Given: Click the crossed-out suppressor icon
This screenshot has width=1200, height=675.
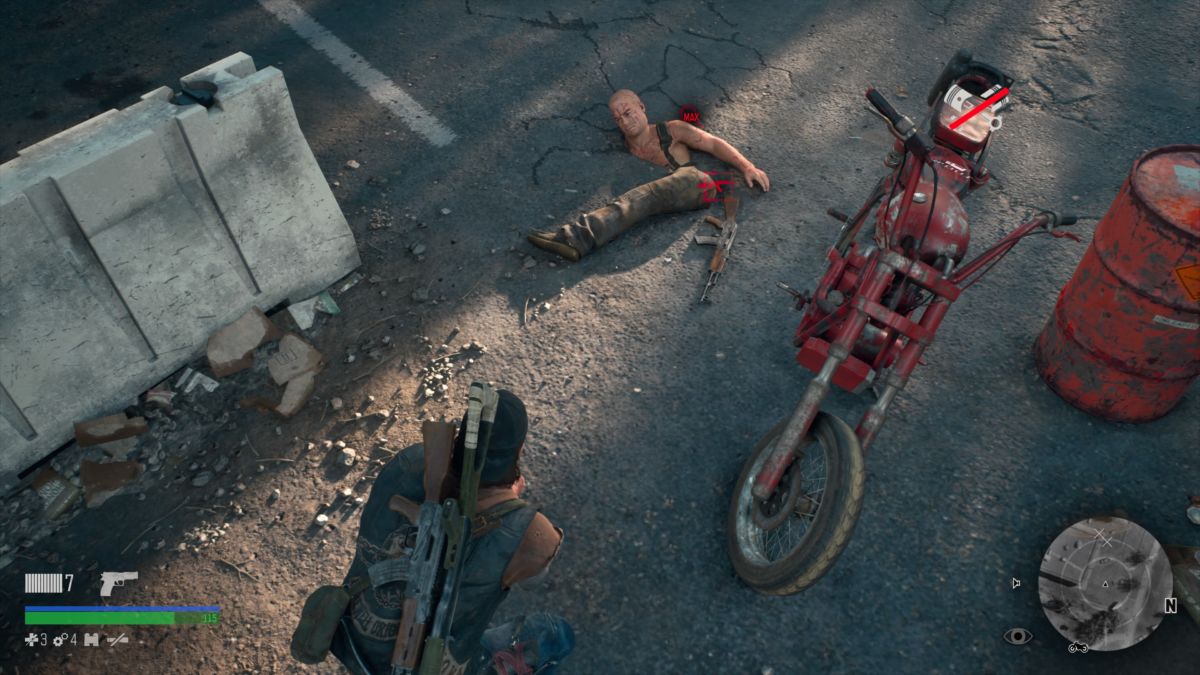Looking at the screenshot, I should (118, 639).
